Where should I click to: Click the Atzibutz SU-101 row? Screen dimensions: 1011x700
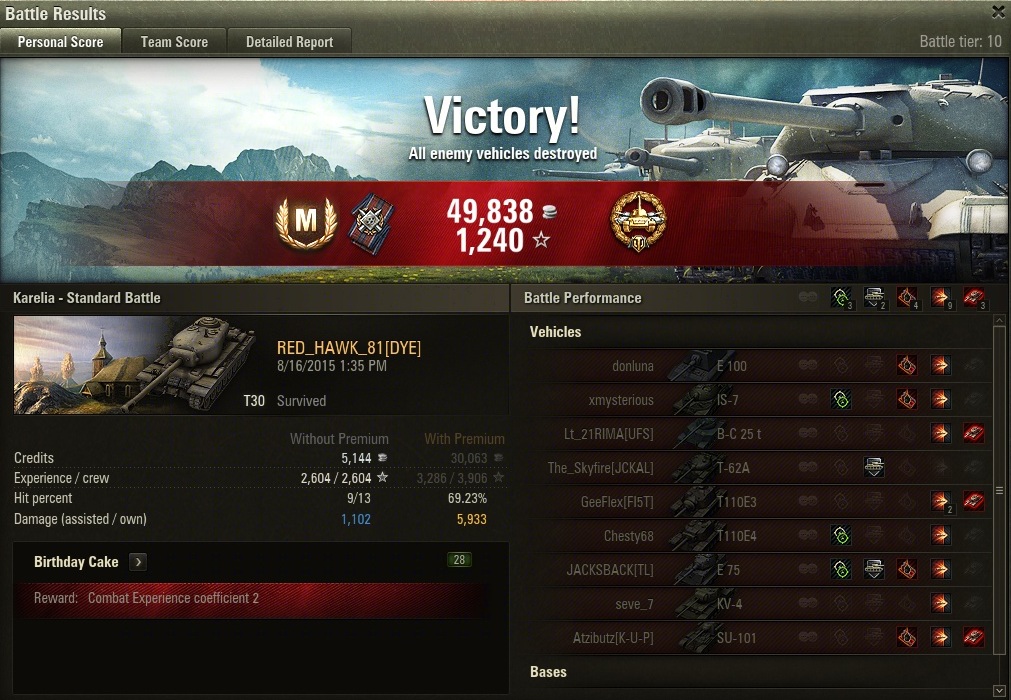(x=760, y=638)
